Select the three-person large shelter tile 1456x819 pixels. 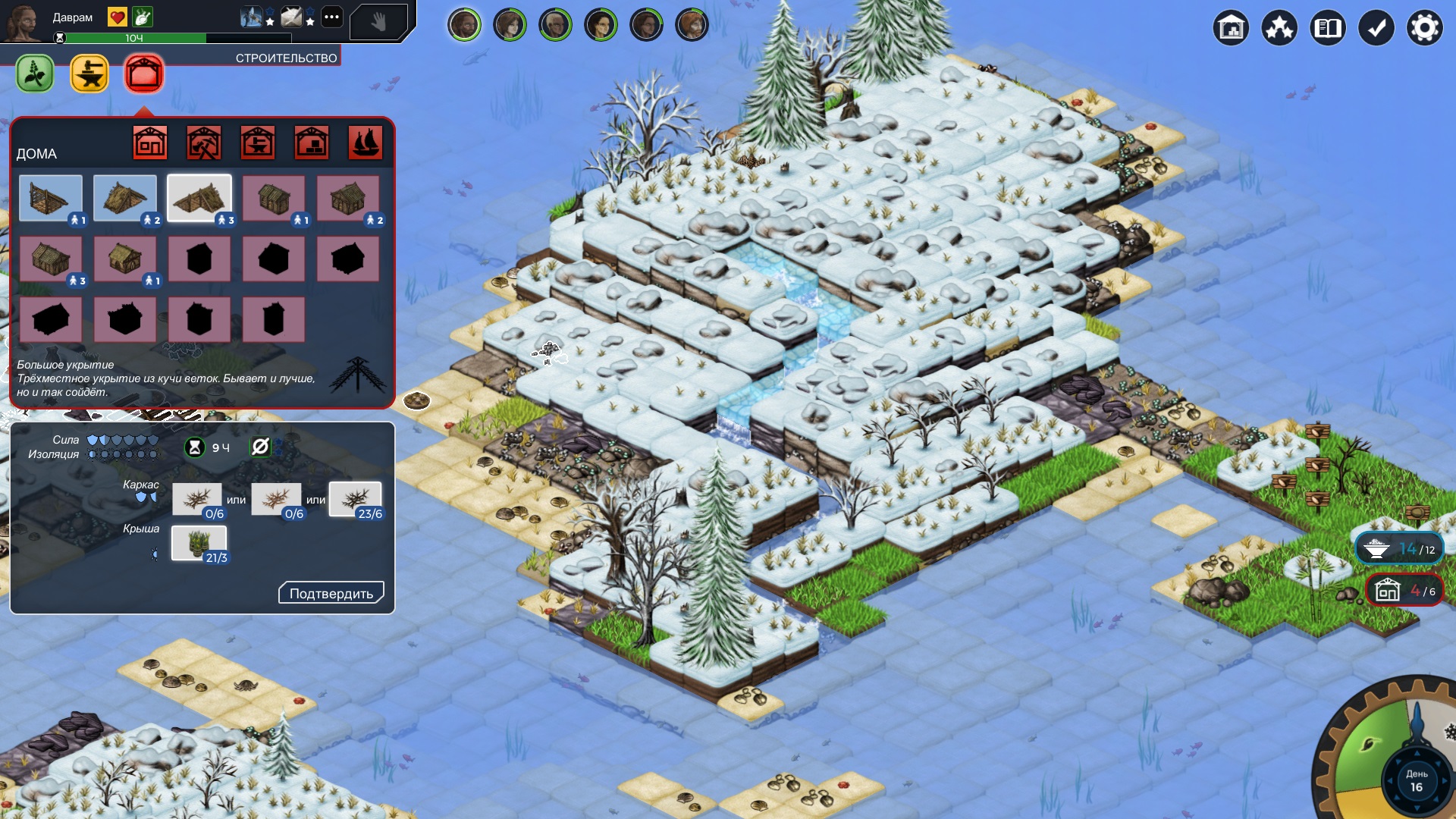[199, 199]
